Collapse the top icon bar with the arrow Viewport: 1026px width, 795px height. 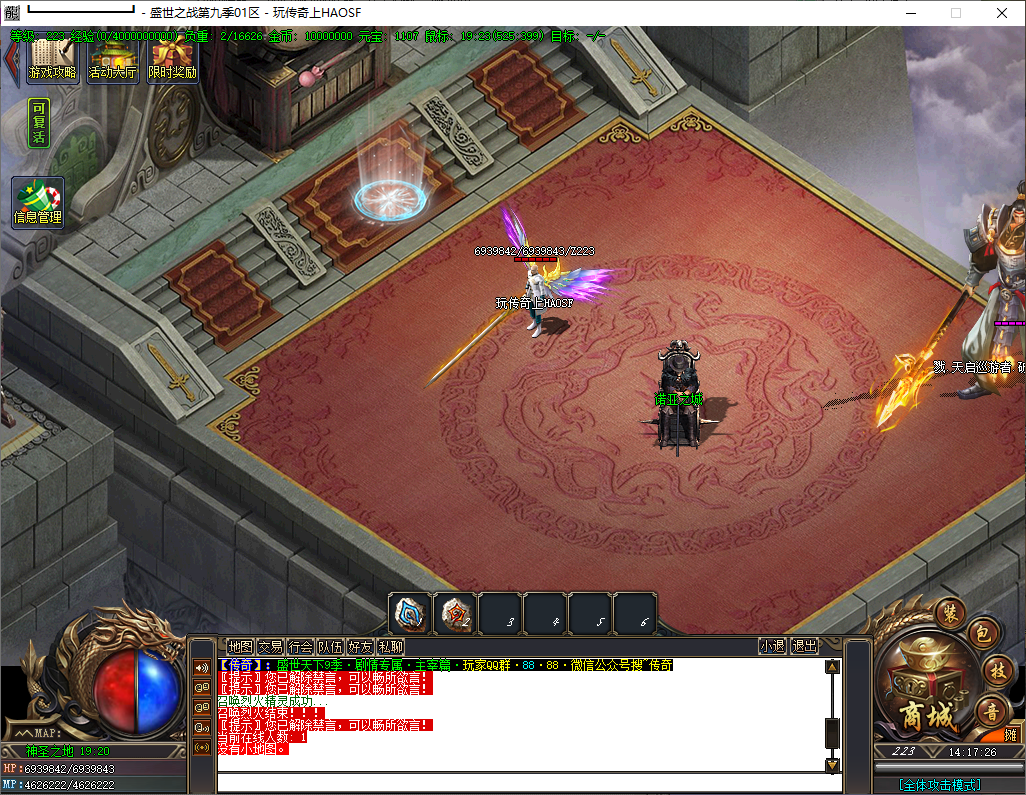click(x=11, y=58)
